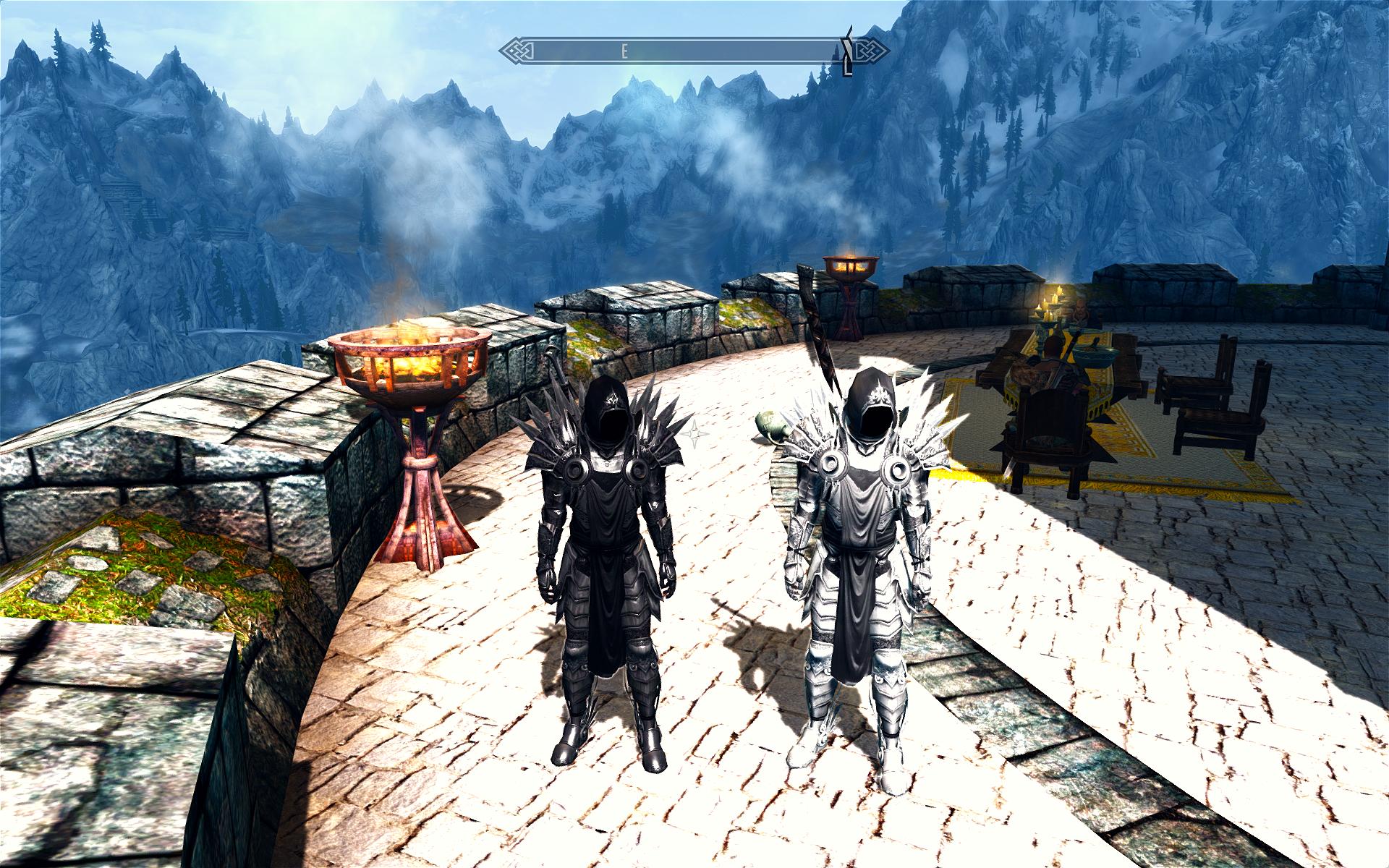The image size is (1389, 868).
Task: Open the soup bowl on the long table
Action: tap(1095, 356)
